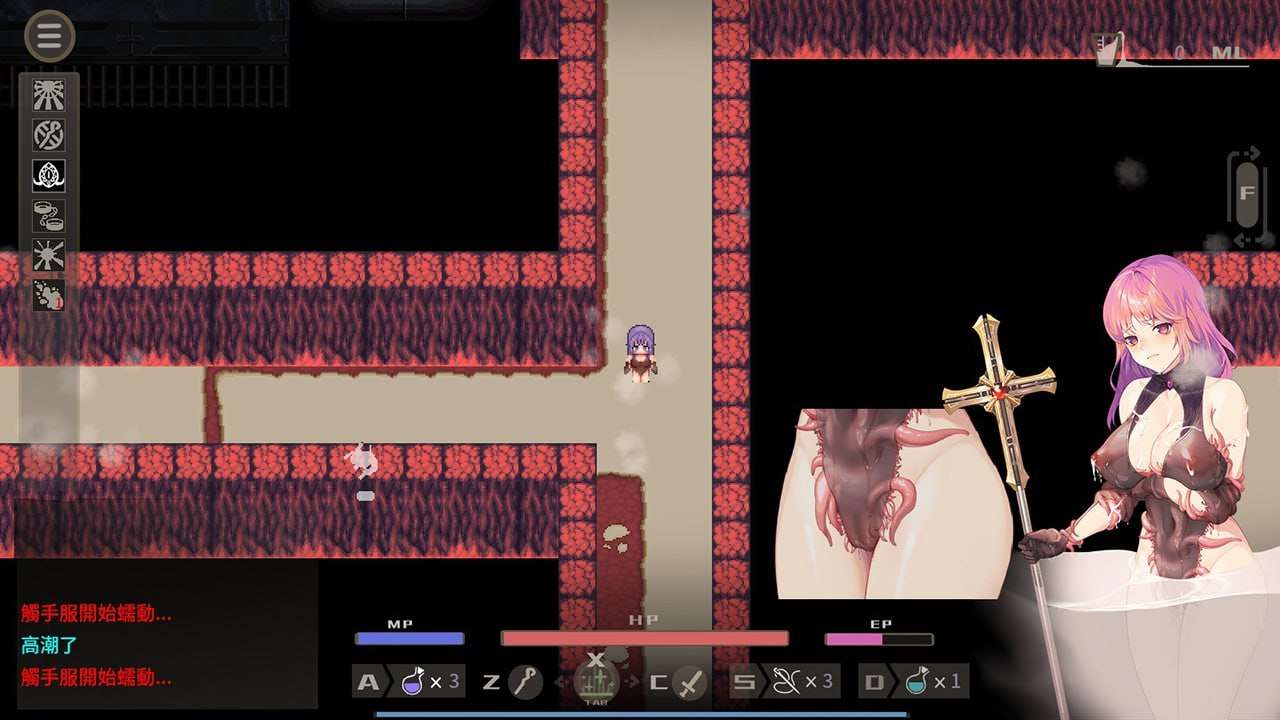Use the purple potion in the A slot
The width and height of the screenshot is (1280, 720).
(x=414, y=682)
